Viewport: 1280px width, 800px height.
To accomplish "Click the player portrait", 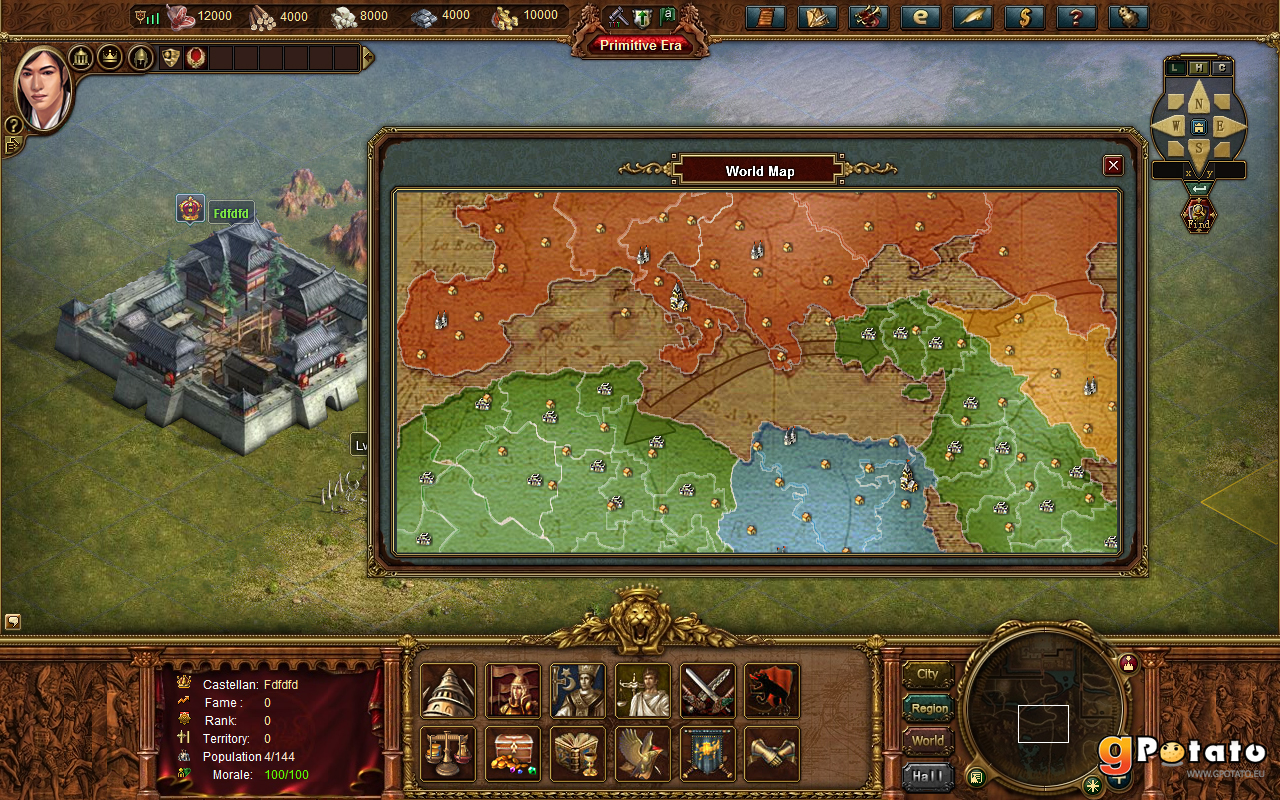I will click(43, 88).
